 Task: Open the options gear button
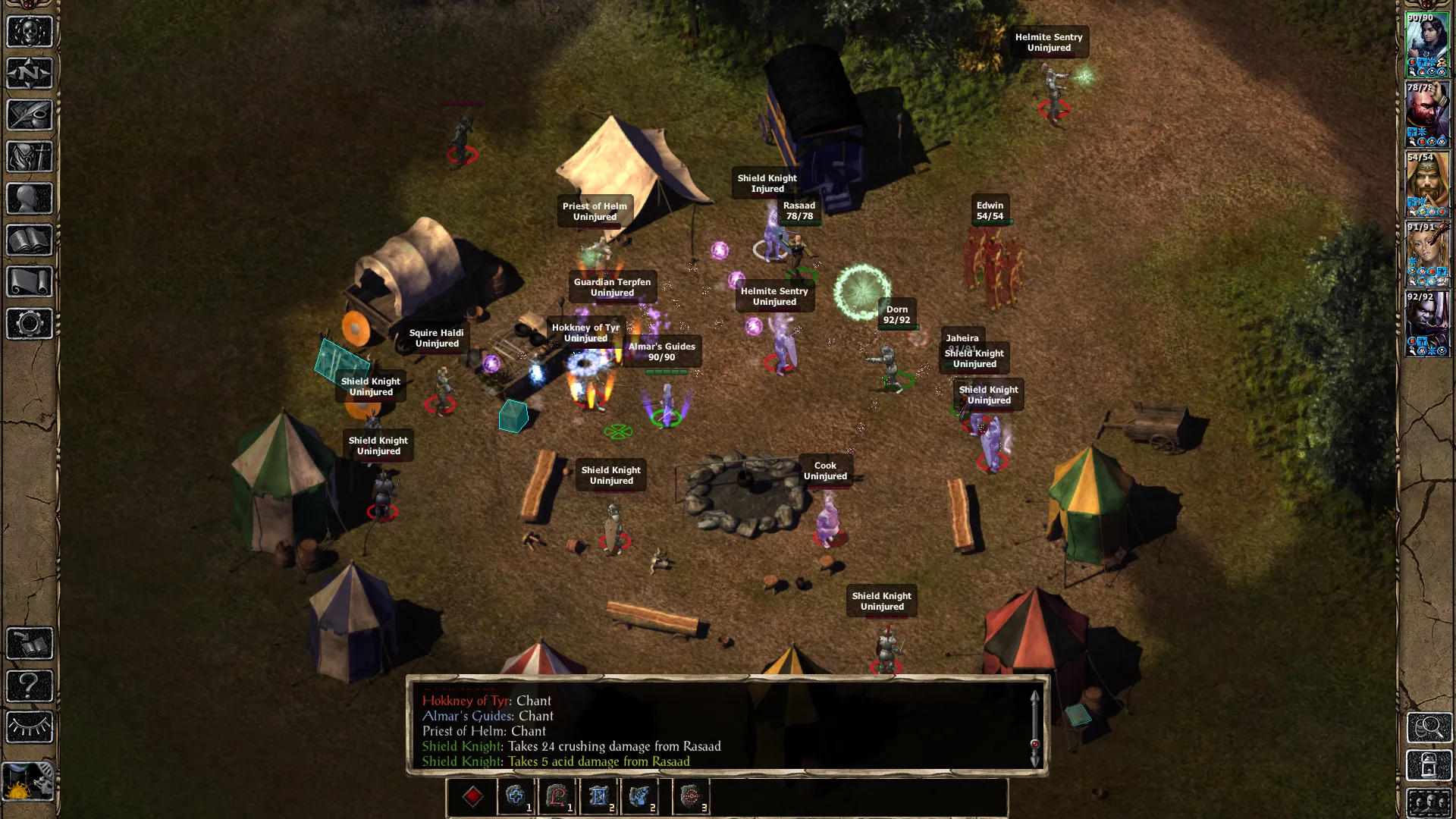[30, 324]
